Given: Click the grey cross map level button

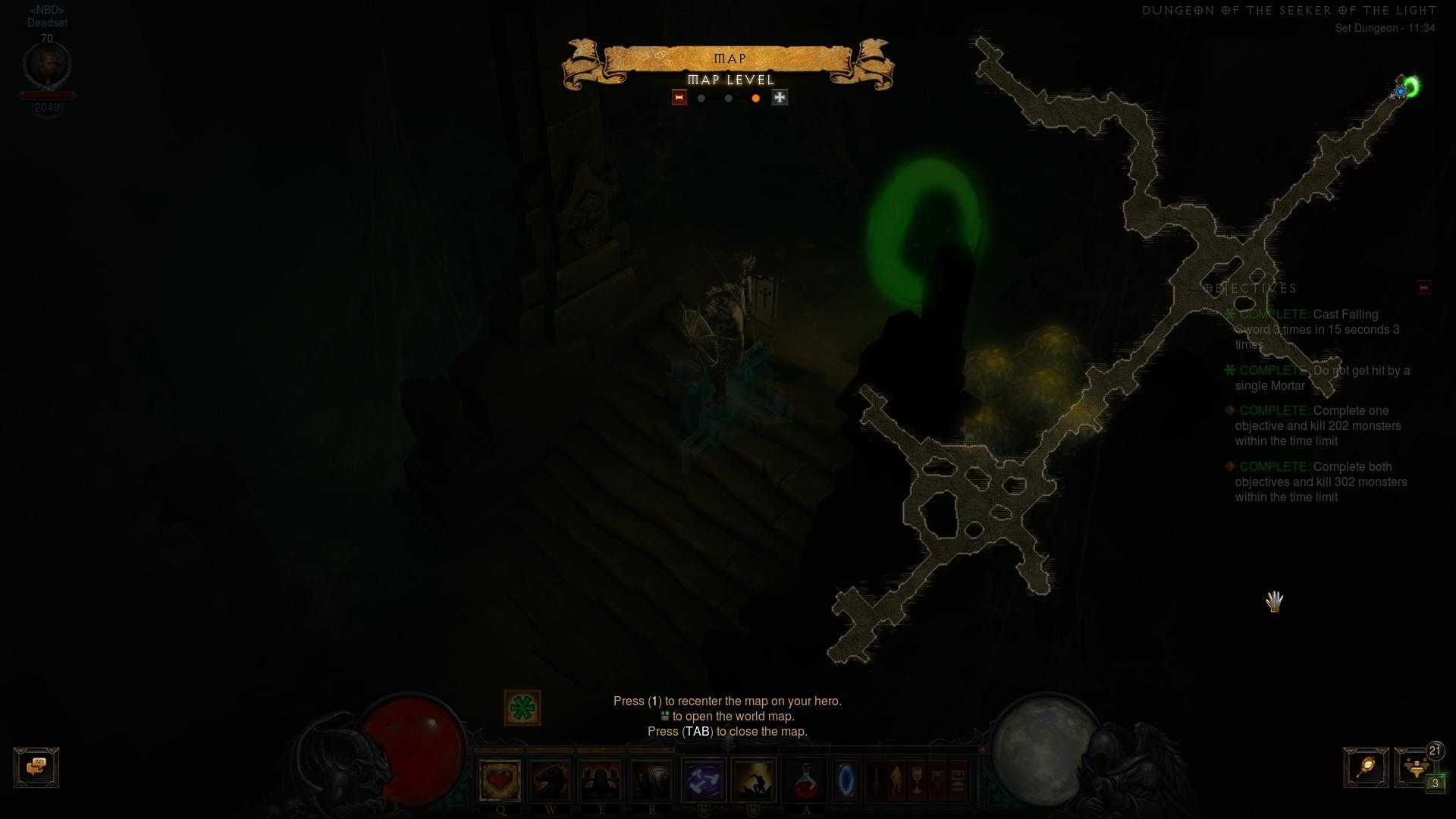Looking at the screenshot, I should point(780,98).
